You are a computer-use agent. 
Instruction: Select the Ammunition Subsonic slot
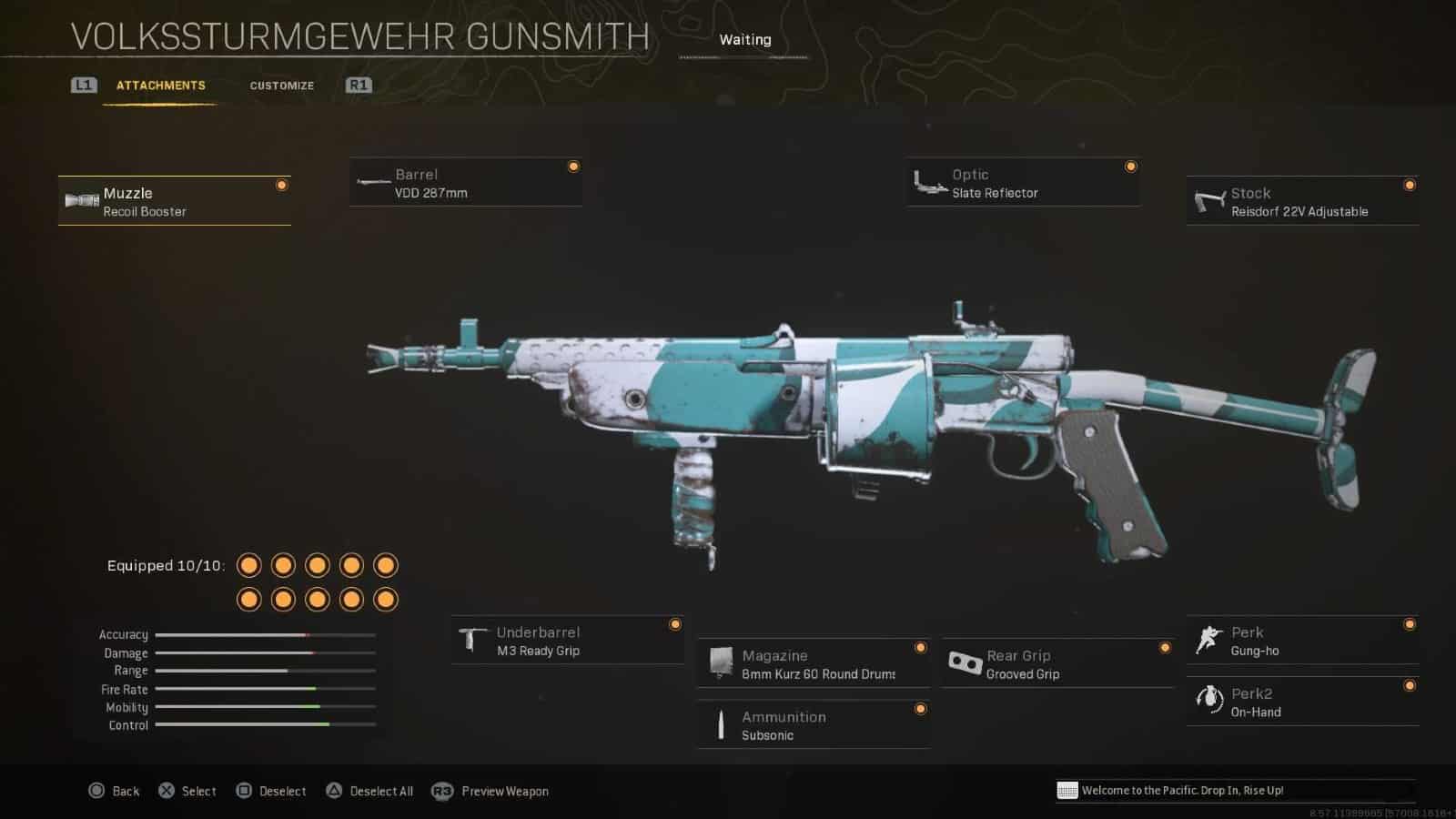813,725
